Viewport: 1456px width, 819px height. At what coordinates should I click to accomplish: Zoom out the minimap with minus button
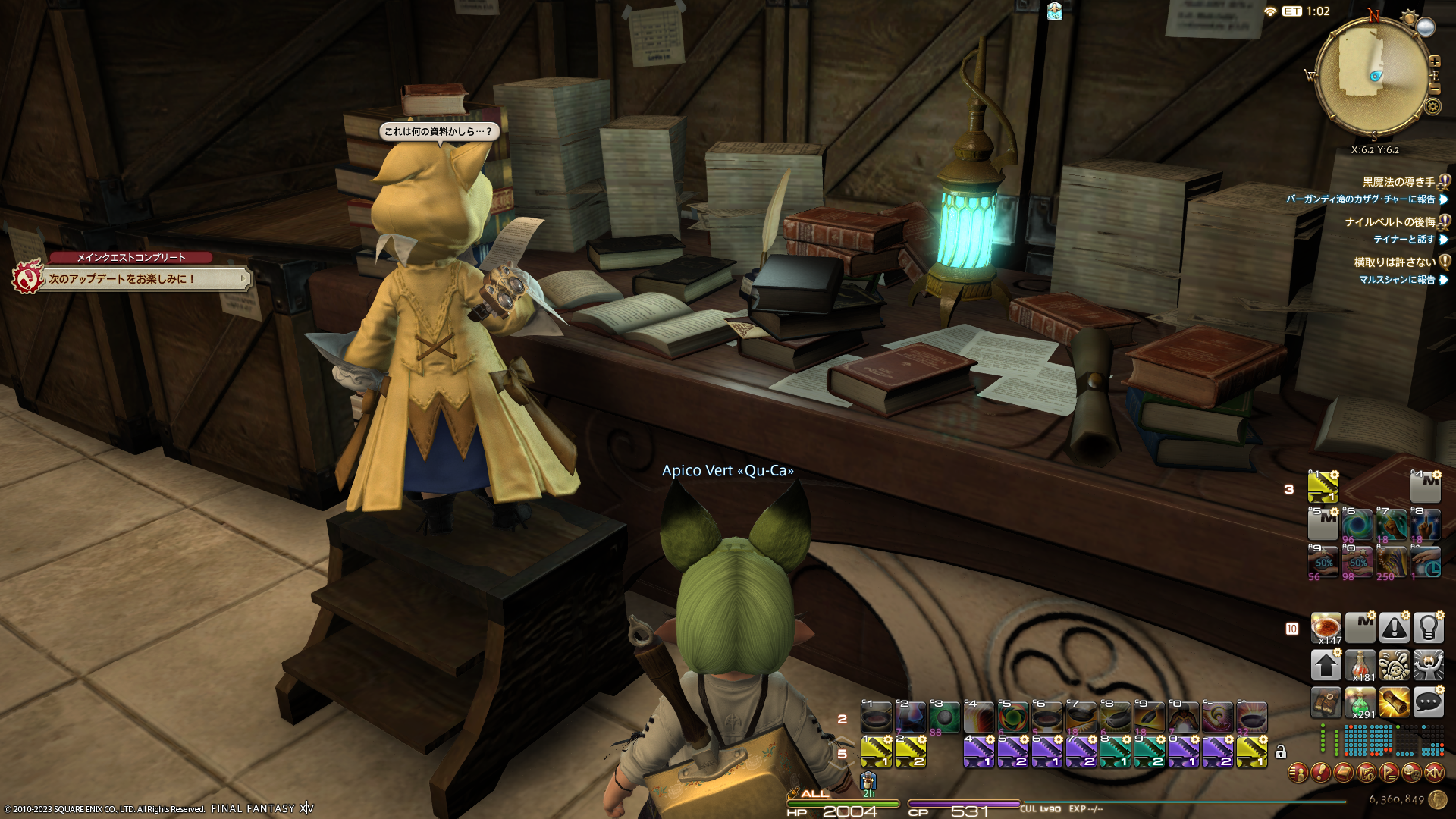click(1434, 88)
